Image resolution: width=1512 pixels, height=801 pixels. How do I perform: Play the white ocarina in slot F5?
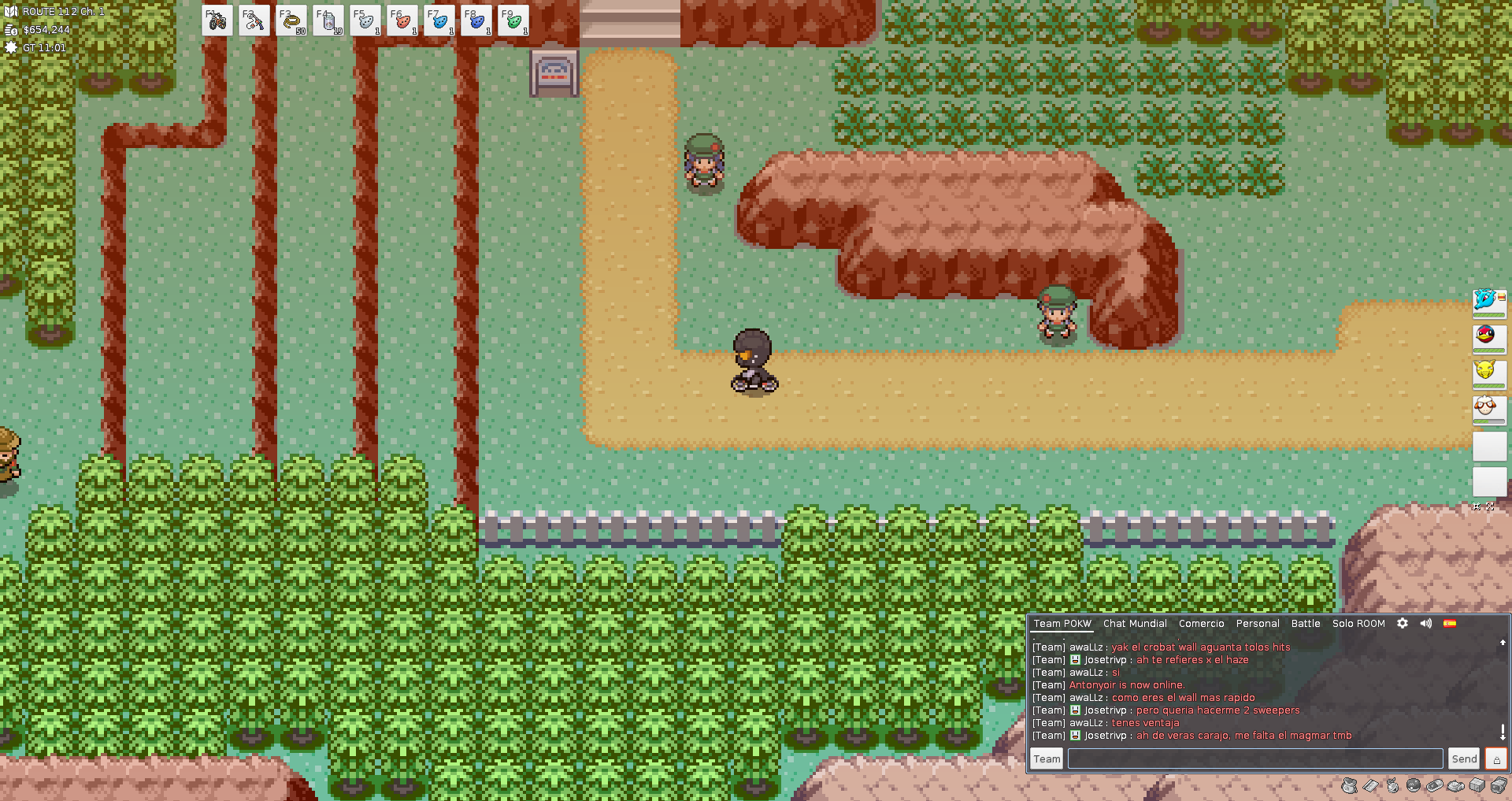tap(365, 20)
